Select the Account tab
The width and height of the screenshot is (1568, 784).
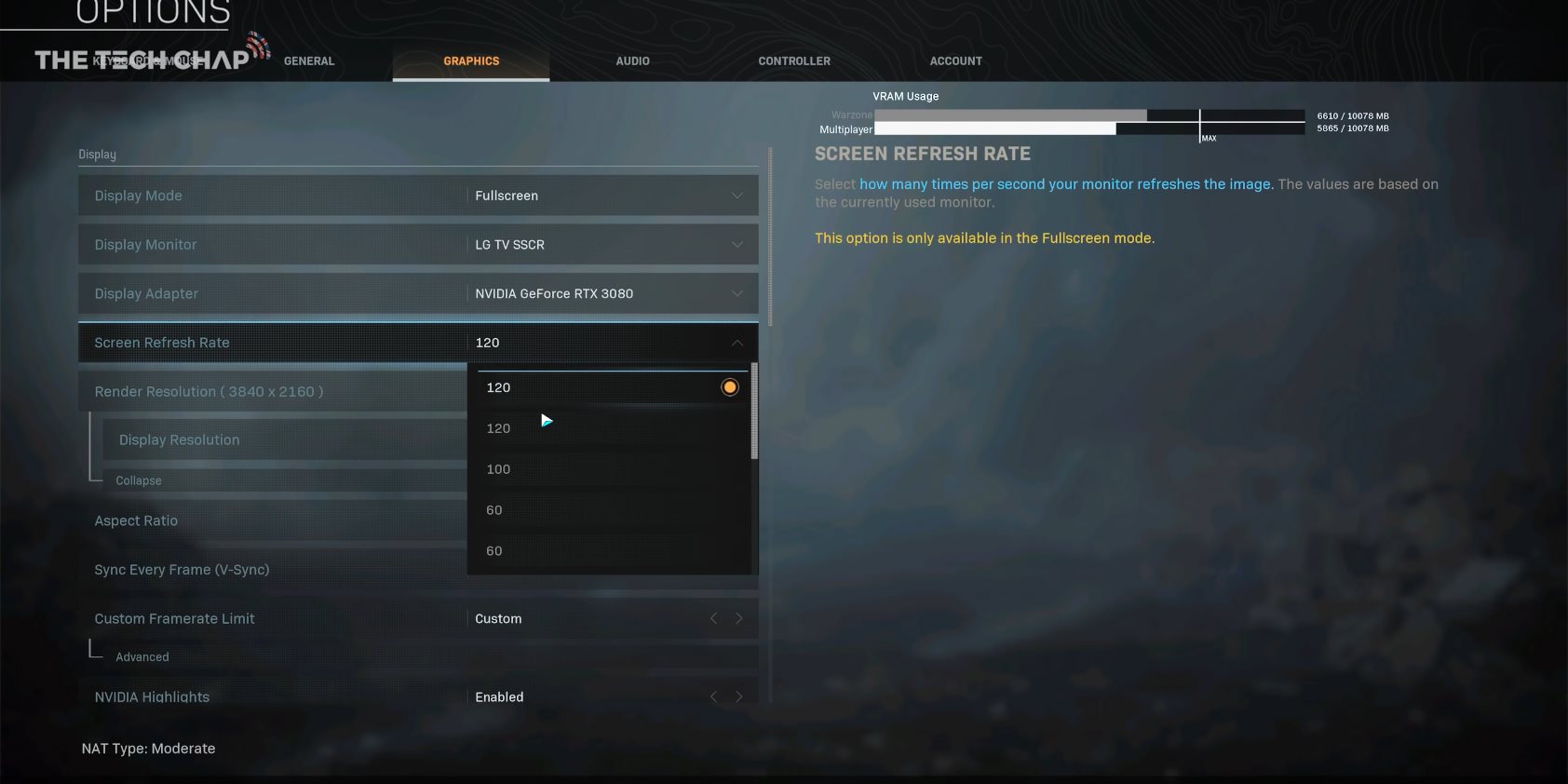coord(955,61)
